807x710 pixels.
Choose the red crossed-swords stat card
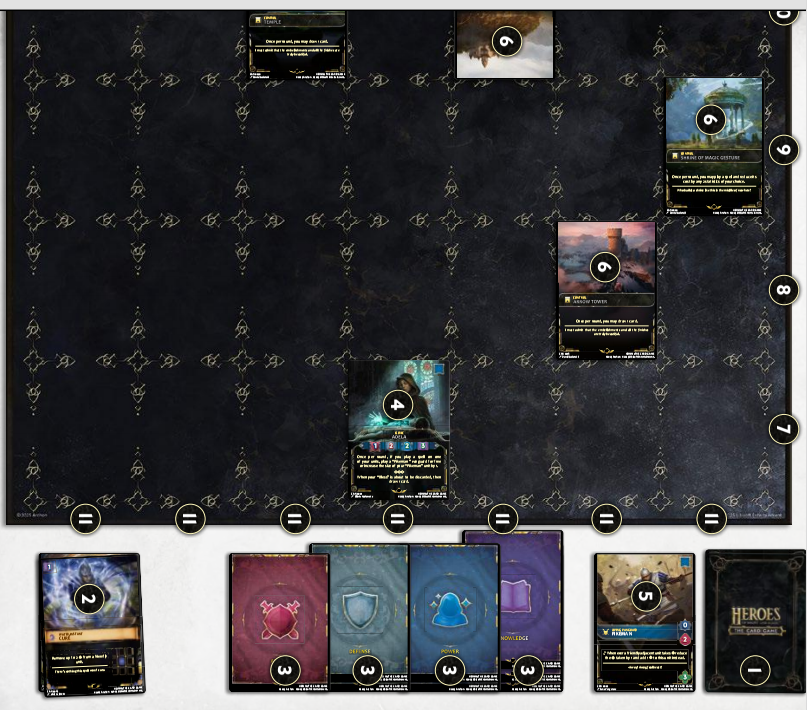coord(278,620)
